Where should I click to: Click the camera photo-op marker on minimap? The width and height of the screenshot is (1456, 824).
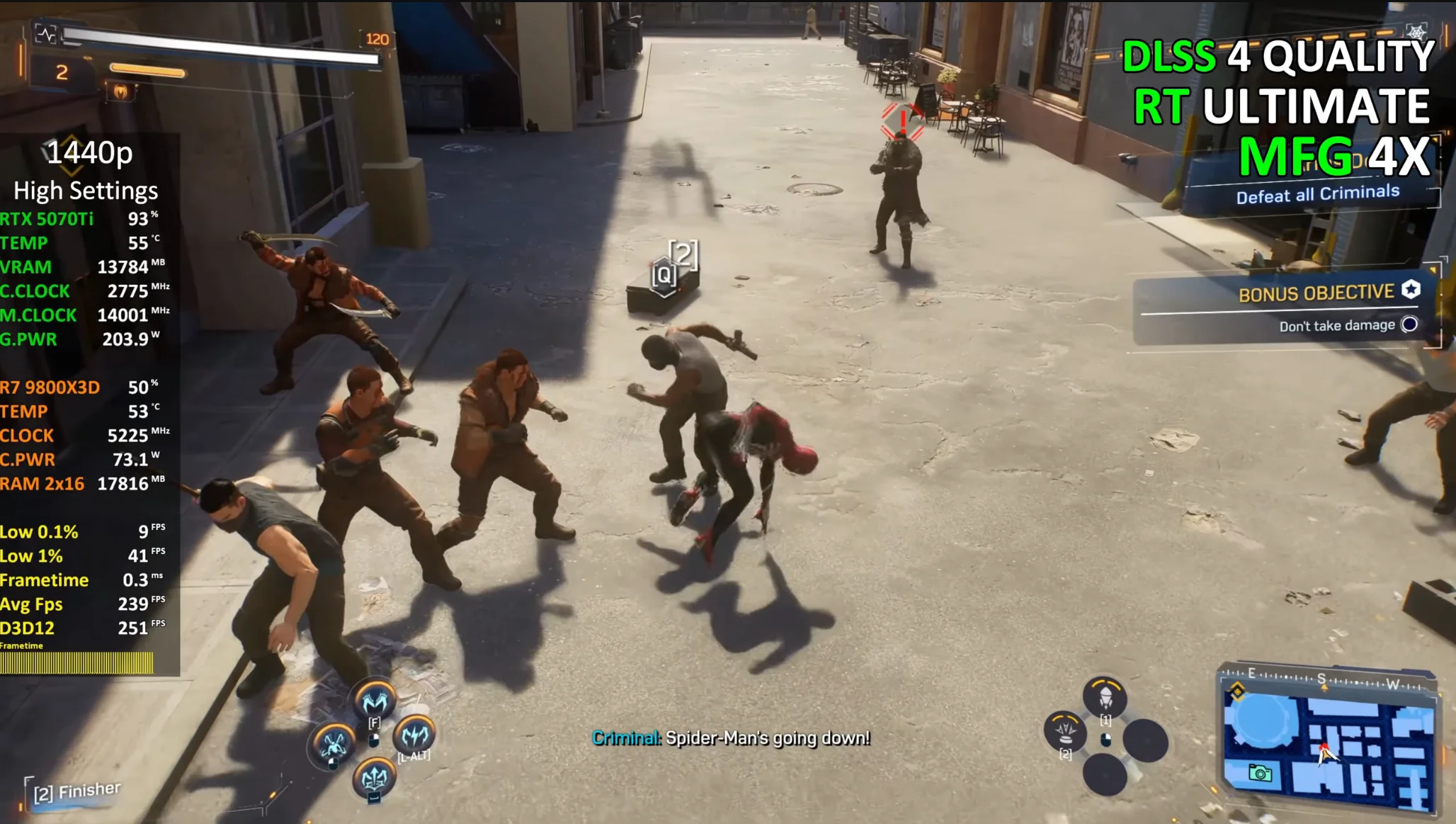coord(1260,772)
